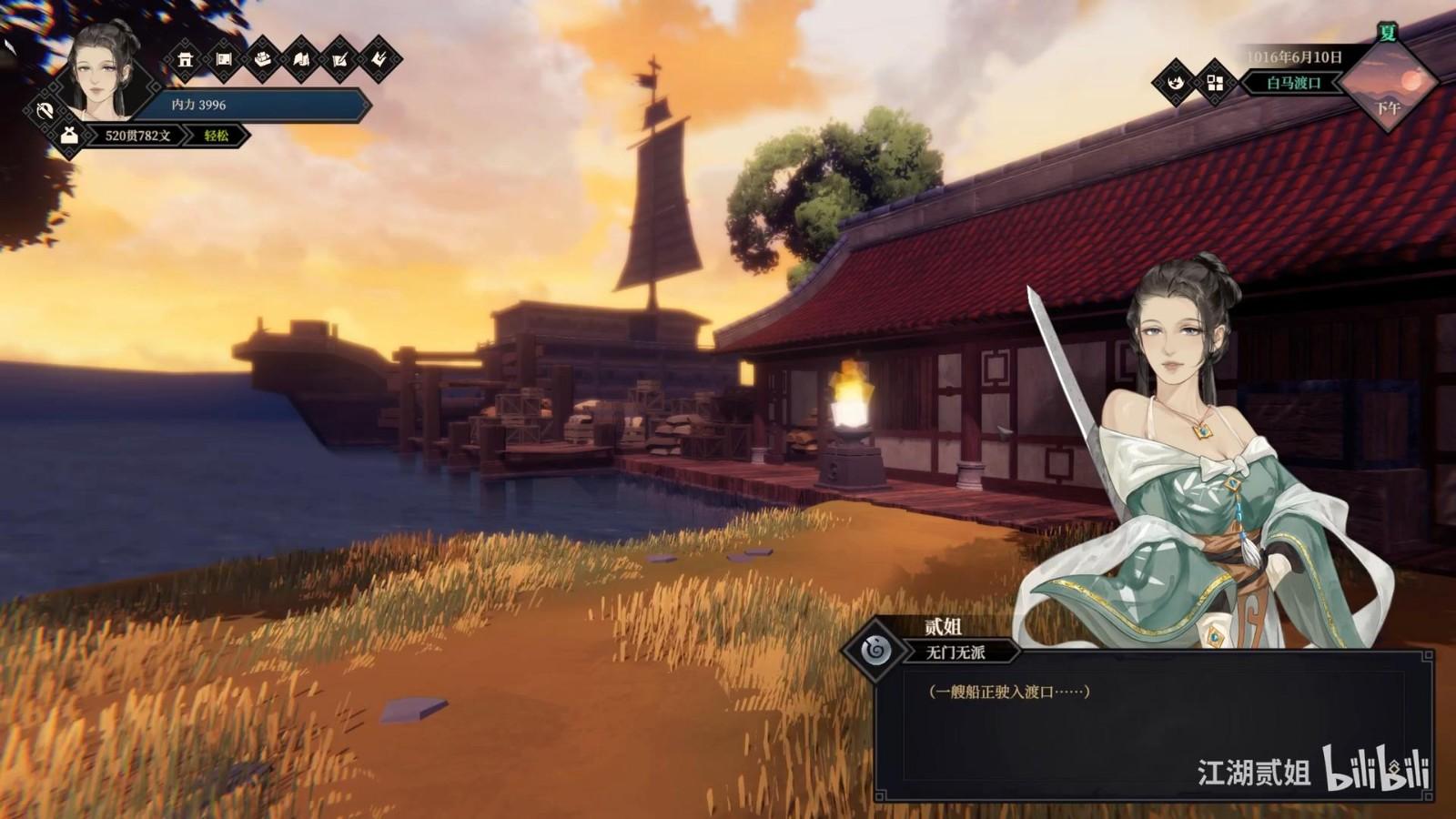Click the last diamond icon in the top row
The image size is (1456, 819).
(x=379, y=60)
